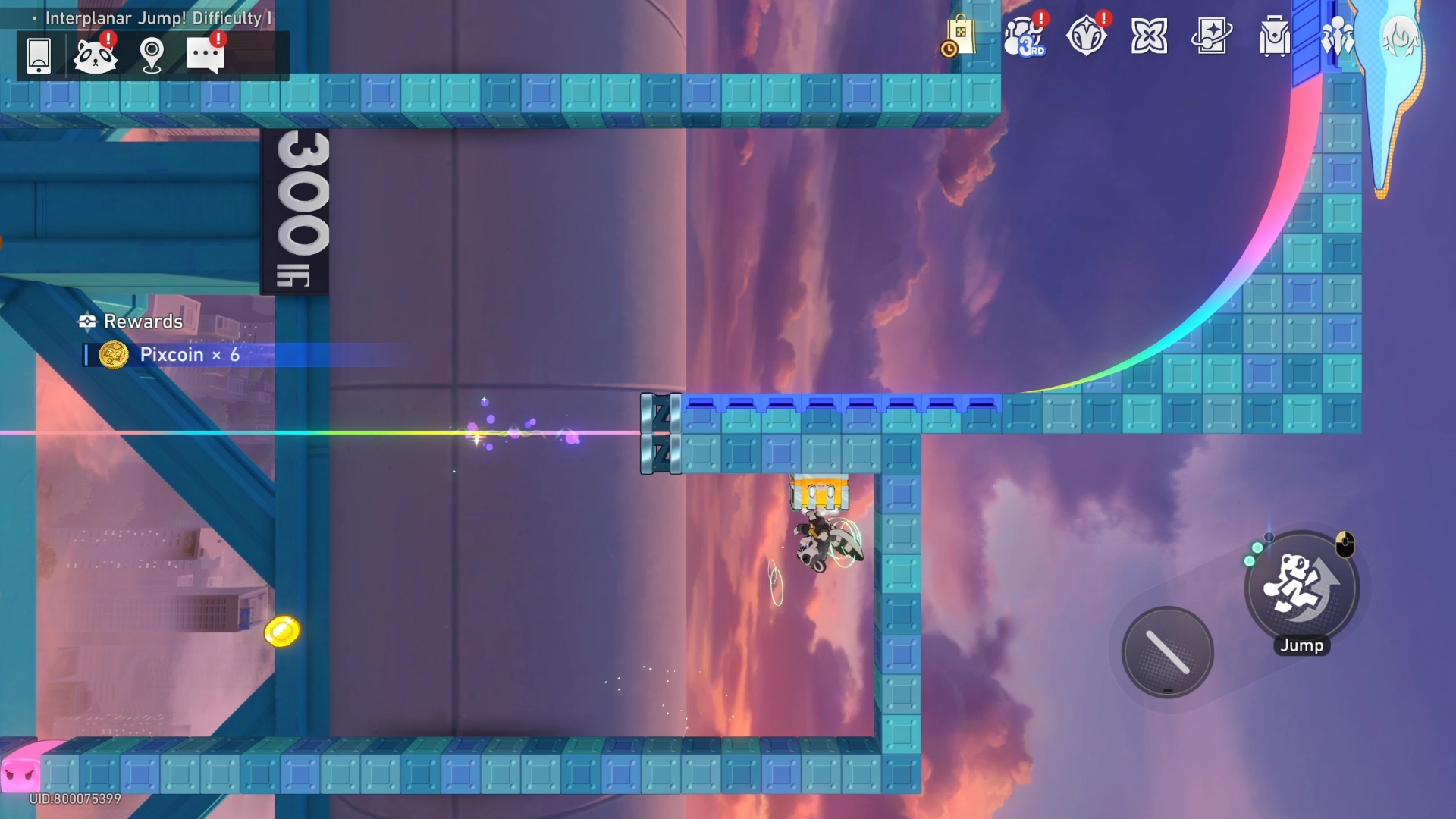Image resolution: width=1456 pixels, height=819 pixels.
Task: Open the phone menu icon
Action: pyautogui.click(x=39, y=55)
